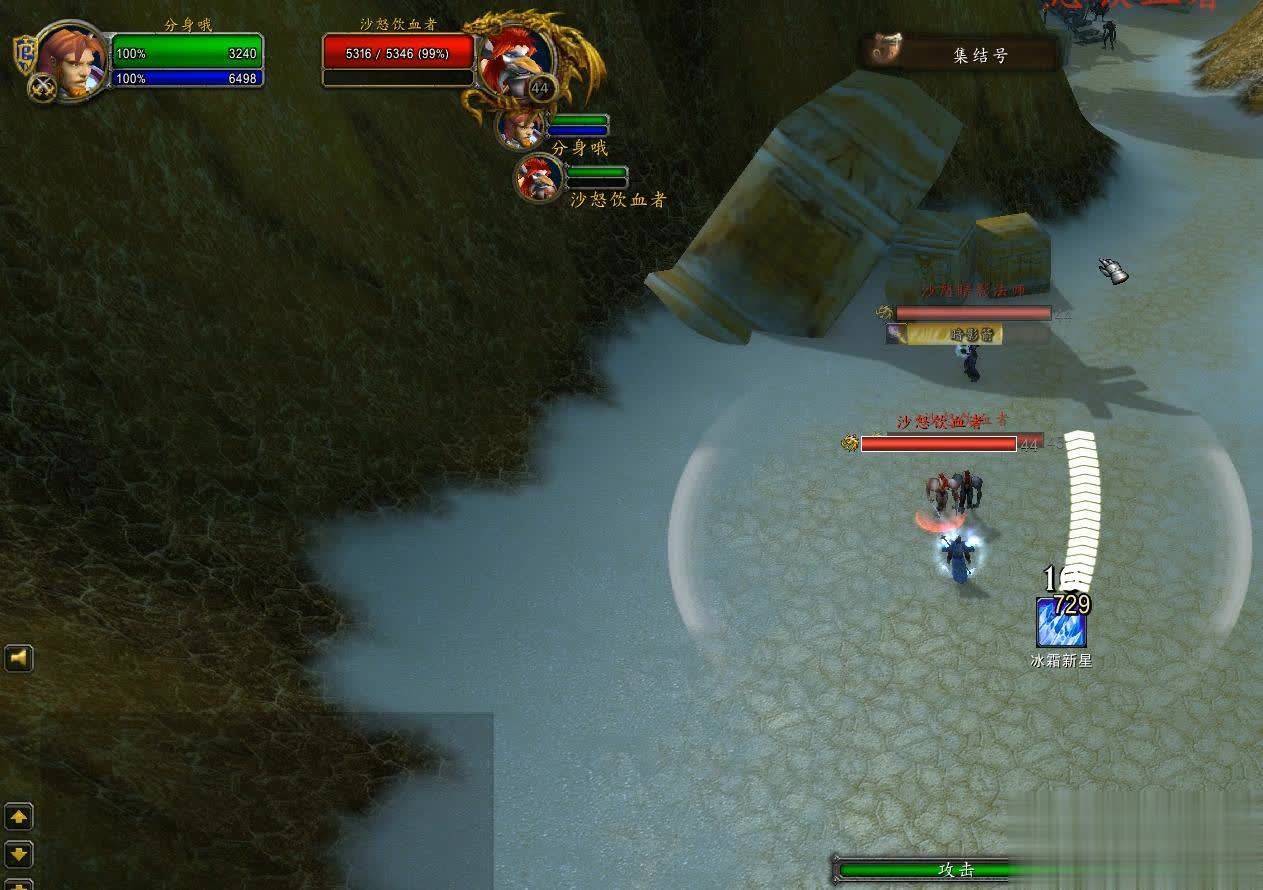Screen dimensions: 1263x890
Task: Select the small 沙怒饮血者 portrait frame
Action: tap(540, 178)
